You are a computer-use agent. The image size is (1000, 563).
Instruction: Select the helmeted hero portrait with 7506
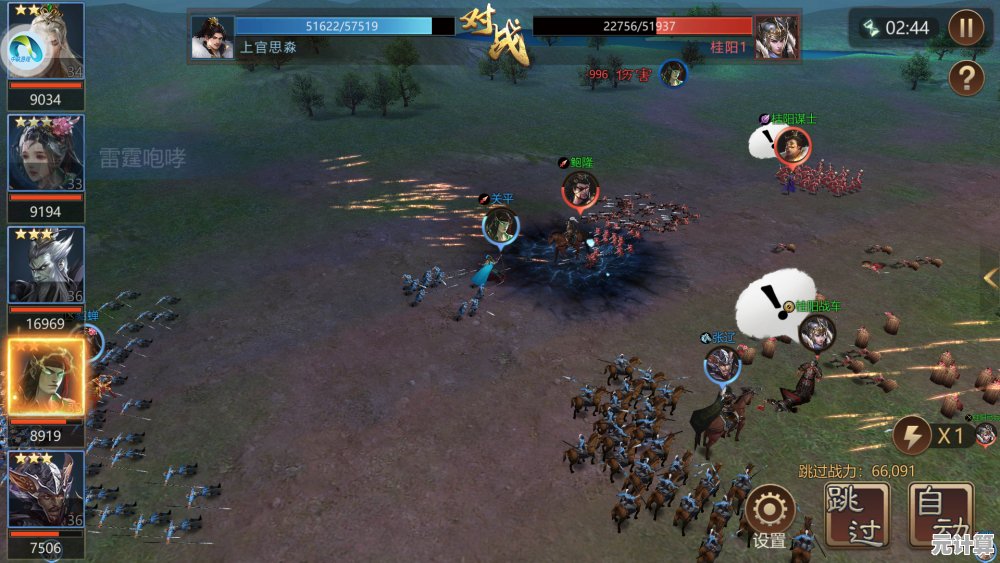point(46,489)
